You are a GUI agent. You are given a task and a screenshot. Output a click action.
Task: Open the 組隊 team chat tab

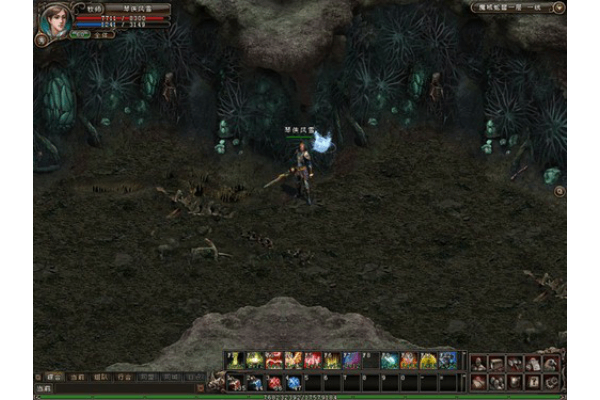(x=100, y=378)
